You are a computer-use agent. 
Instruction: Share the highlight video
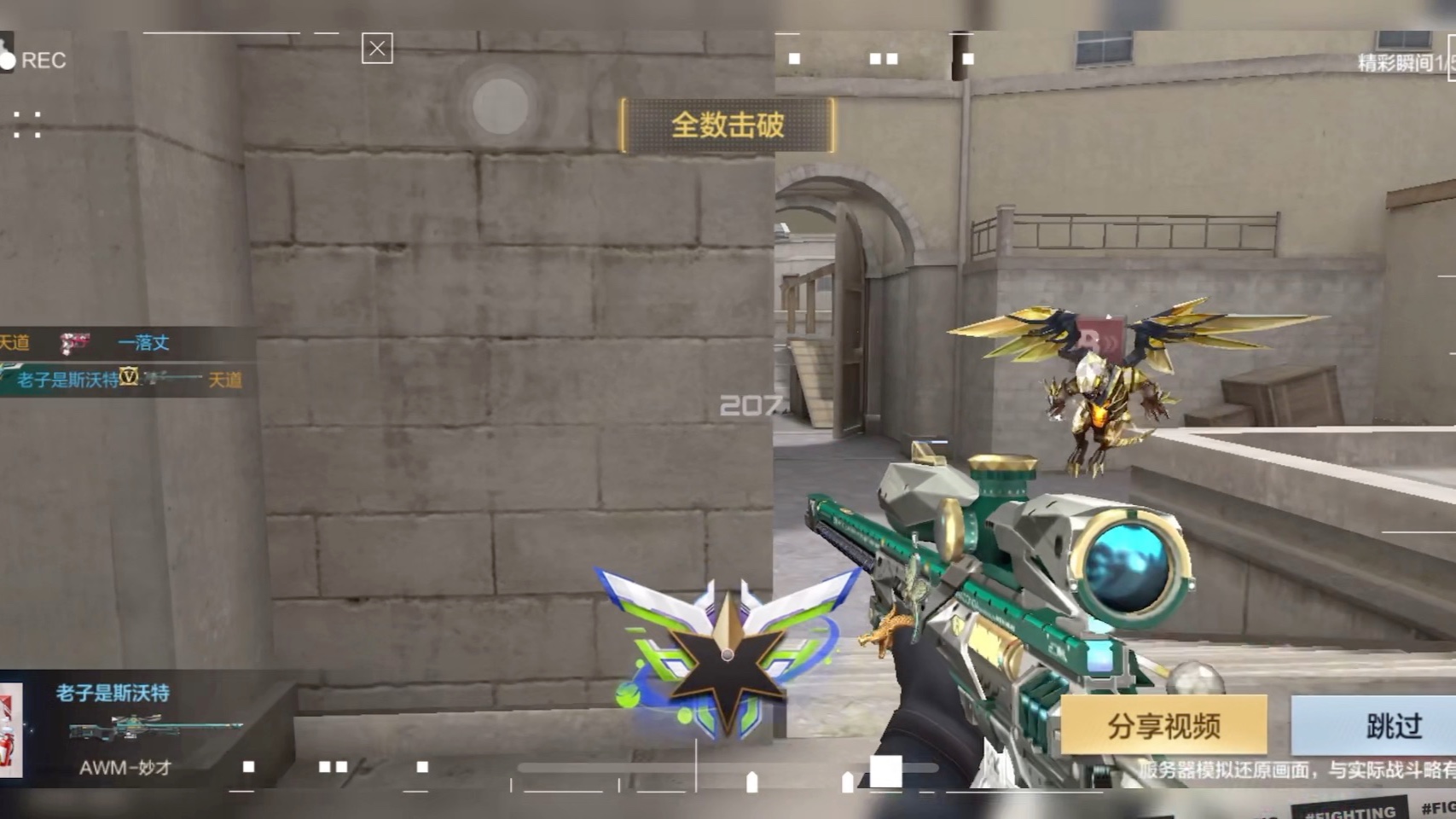pos(1163,726)
